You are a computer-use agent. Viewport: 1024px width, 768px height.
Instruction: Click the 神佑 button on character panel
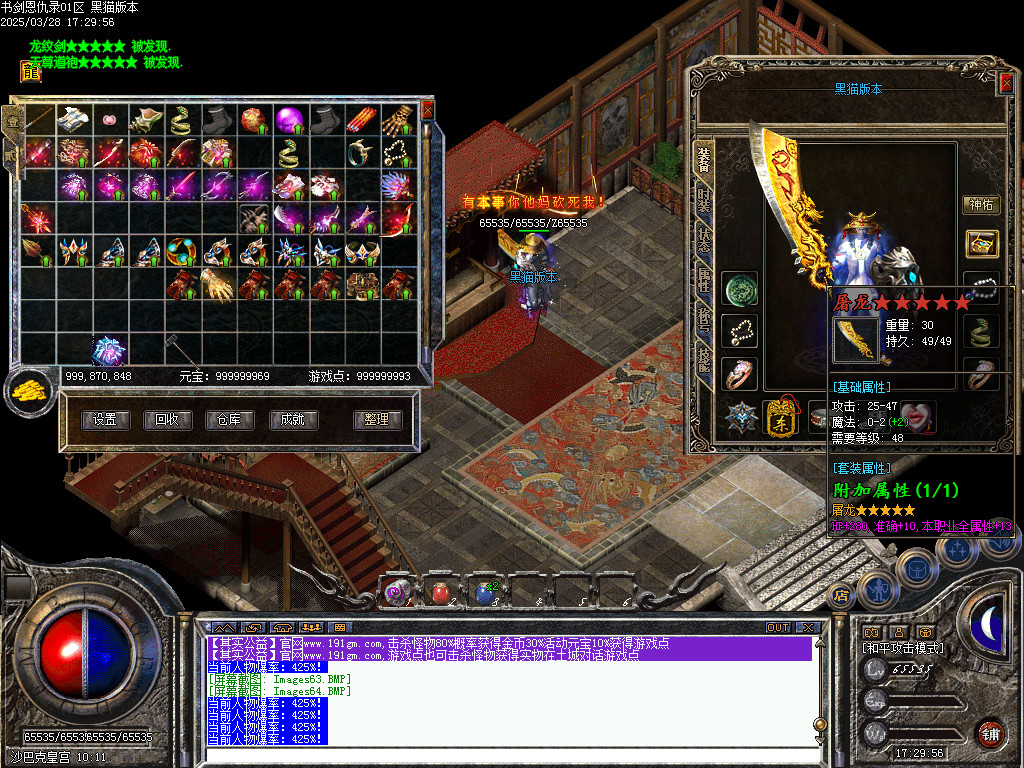coord(980,205)
